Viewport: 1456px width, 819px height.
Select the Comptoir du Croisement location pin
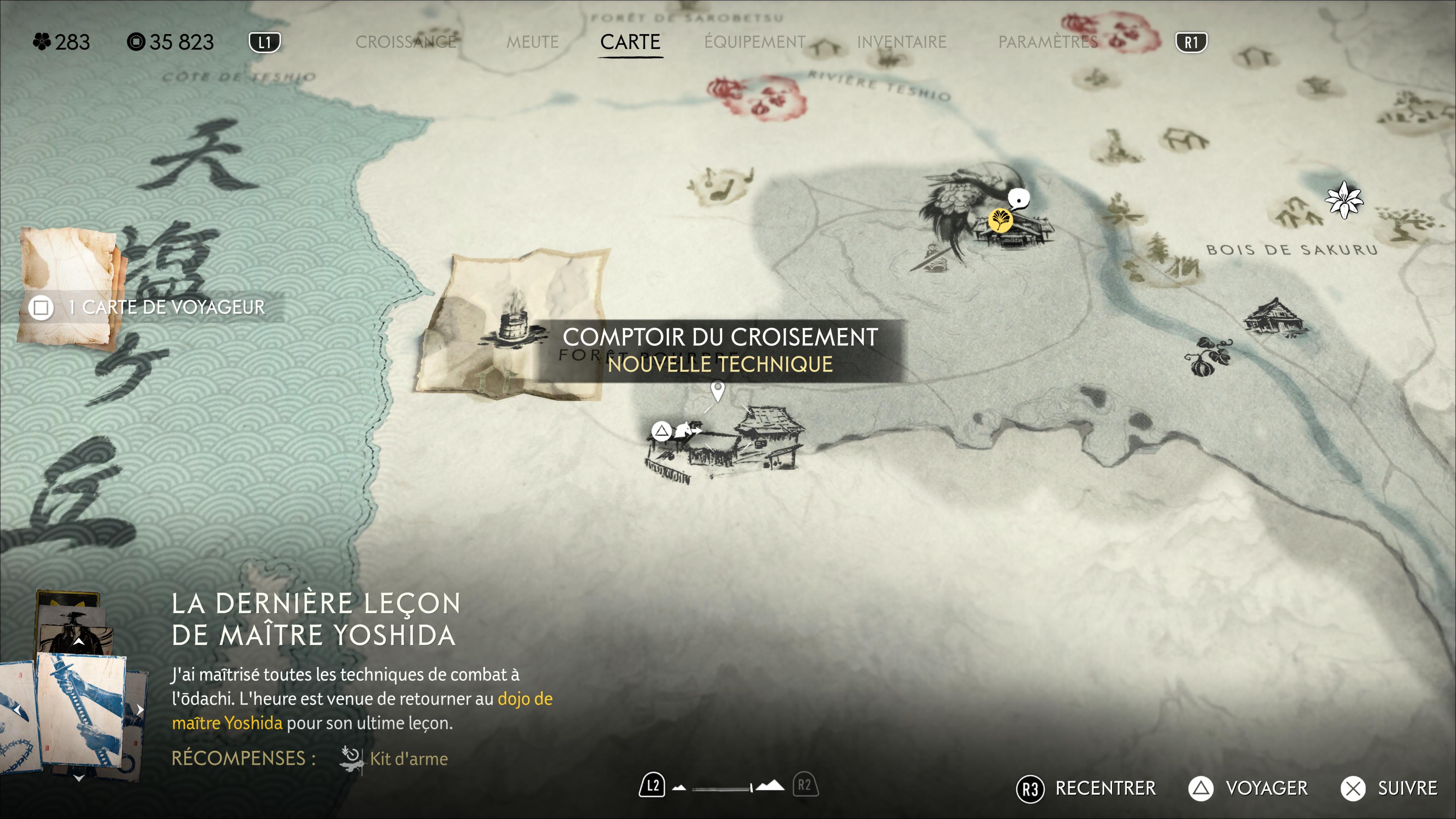[x=717, y=390]
